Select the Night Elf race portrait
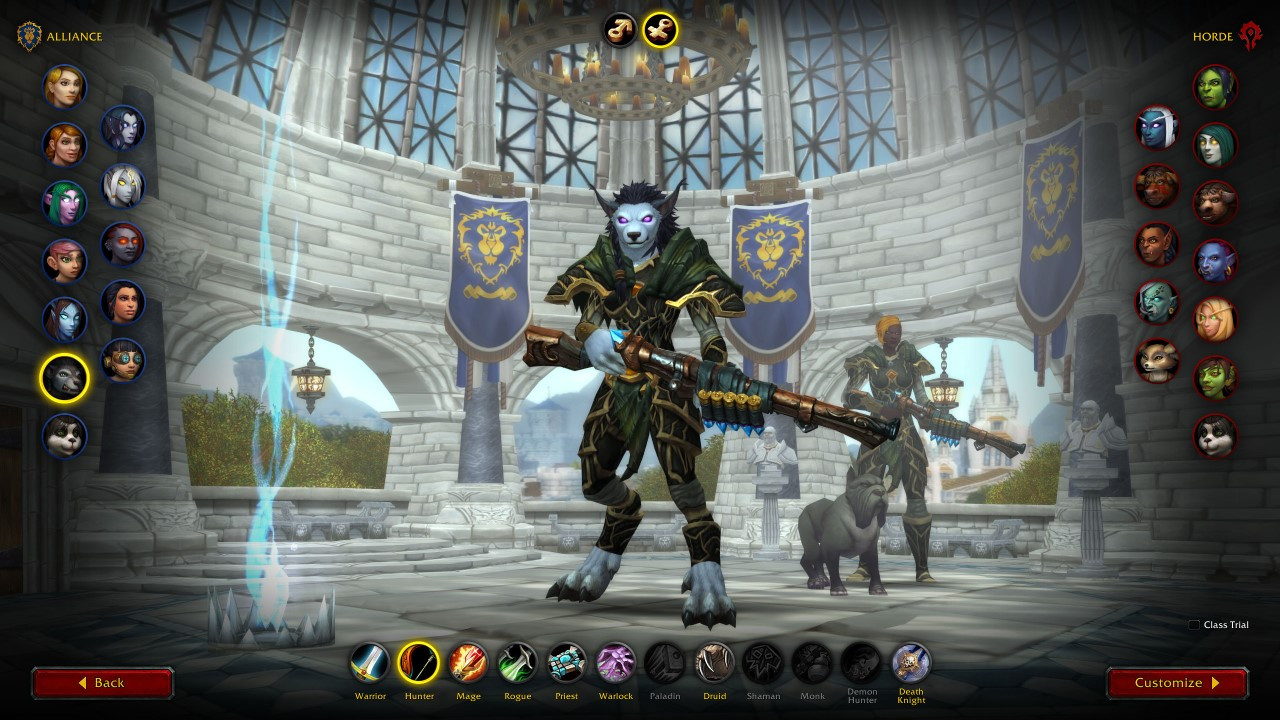This screenshot has width=1280, height=720. [65, 203]
